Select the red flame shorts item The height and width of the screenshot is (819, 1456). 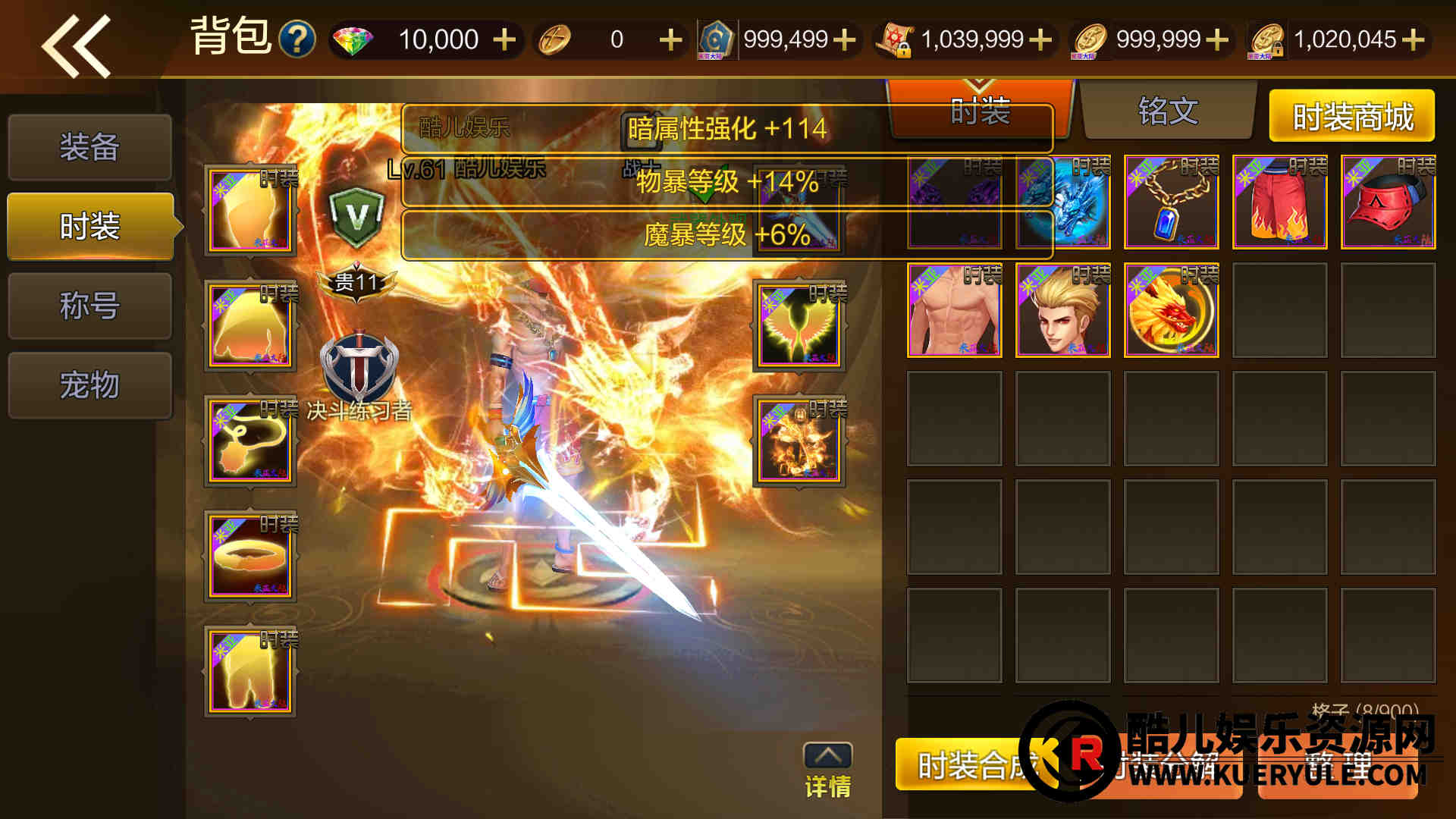tap(1279, 202)
